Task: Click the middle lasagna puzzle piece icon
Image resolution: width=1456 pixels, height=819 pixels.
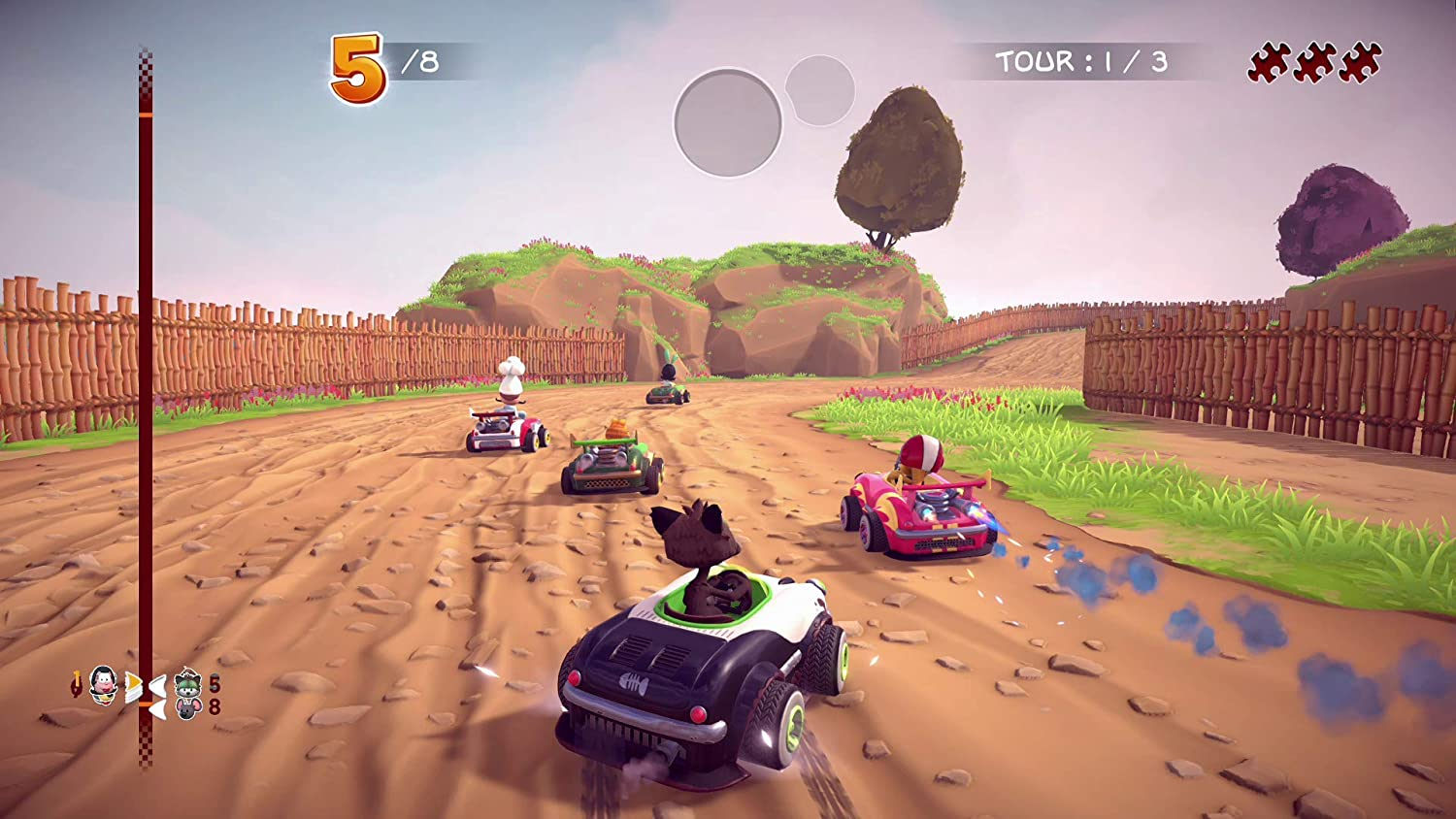Action: pos(1315,60)
